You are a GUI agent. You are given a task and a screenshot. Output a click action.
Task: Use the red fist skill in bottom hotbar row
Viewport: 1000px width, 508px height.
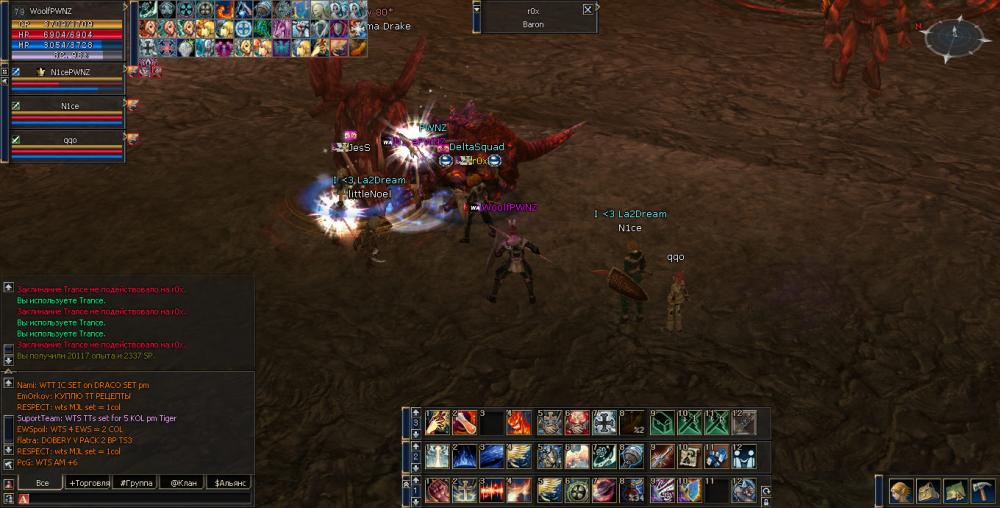coord(437,491)
